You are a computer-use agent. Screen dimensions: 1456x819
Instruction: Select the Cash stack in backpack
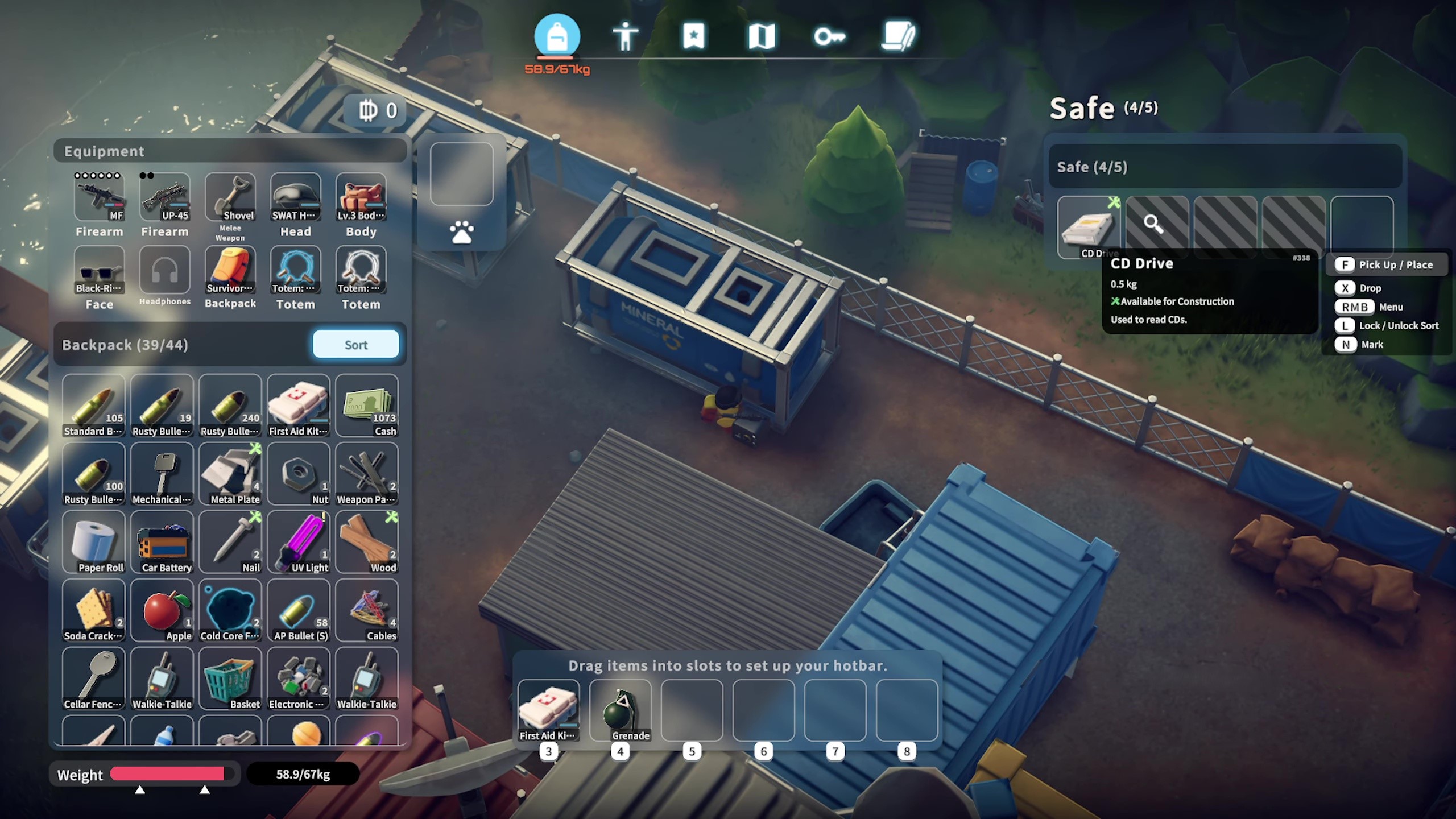[x=367, y=406]
